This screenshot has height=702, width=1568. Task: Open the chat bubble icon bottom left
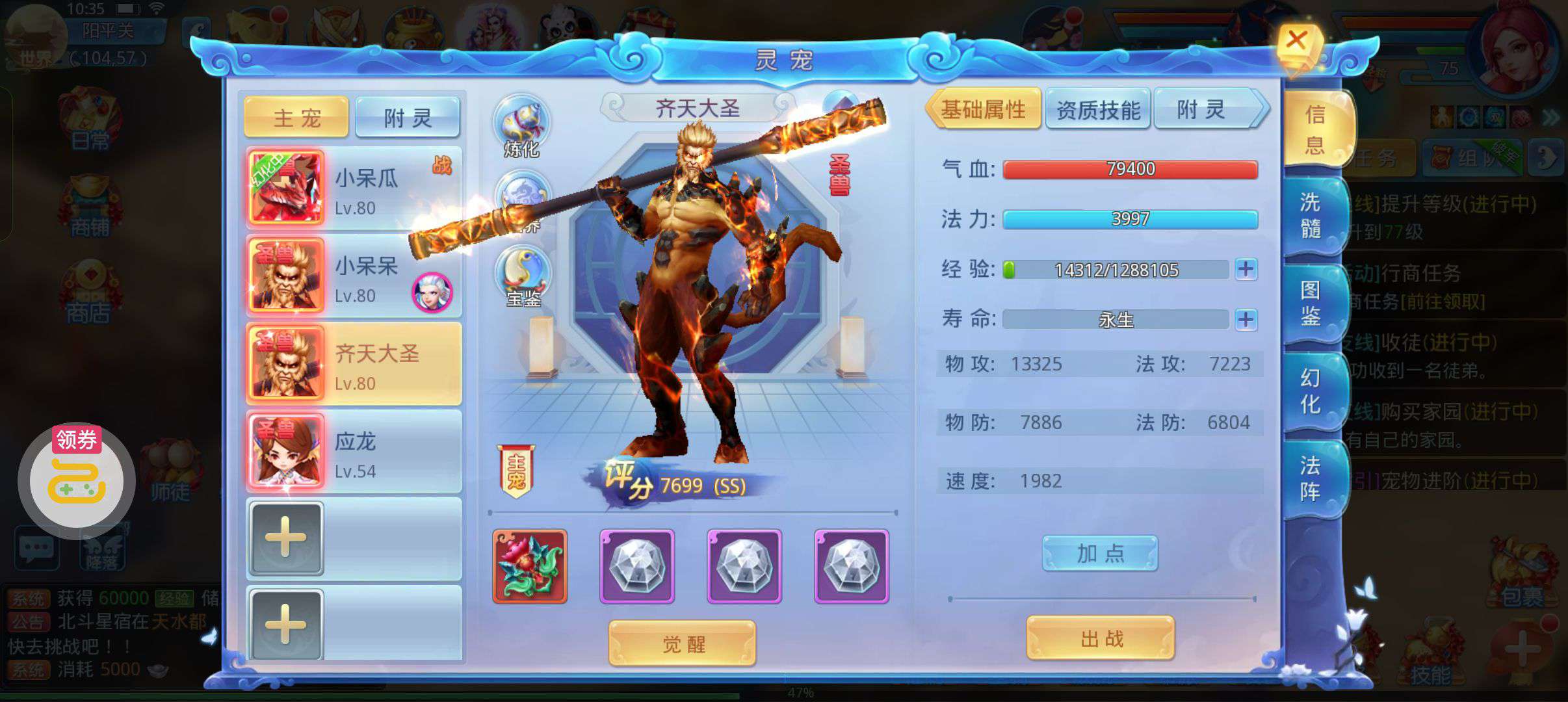point(37,548)
